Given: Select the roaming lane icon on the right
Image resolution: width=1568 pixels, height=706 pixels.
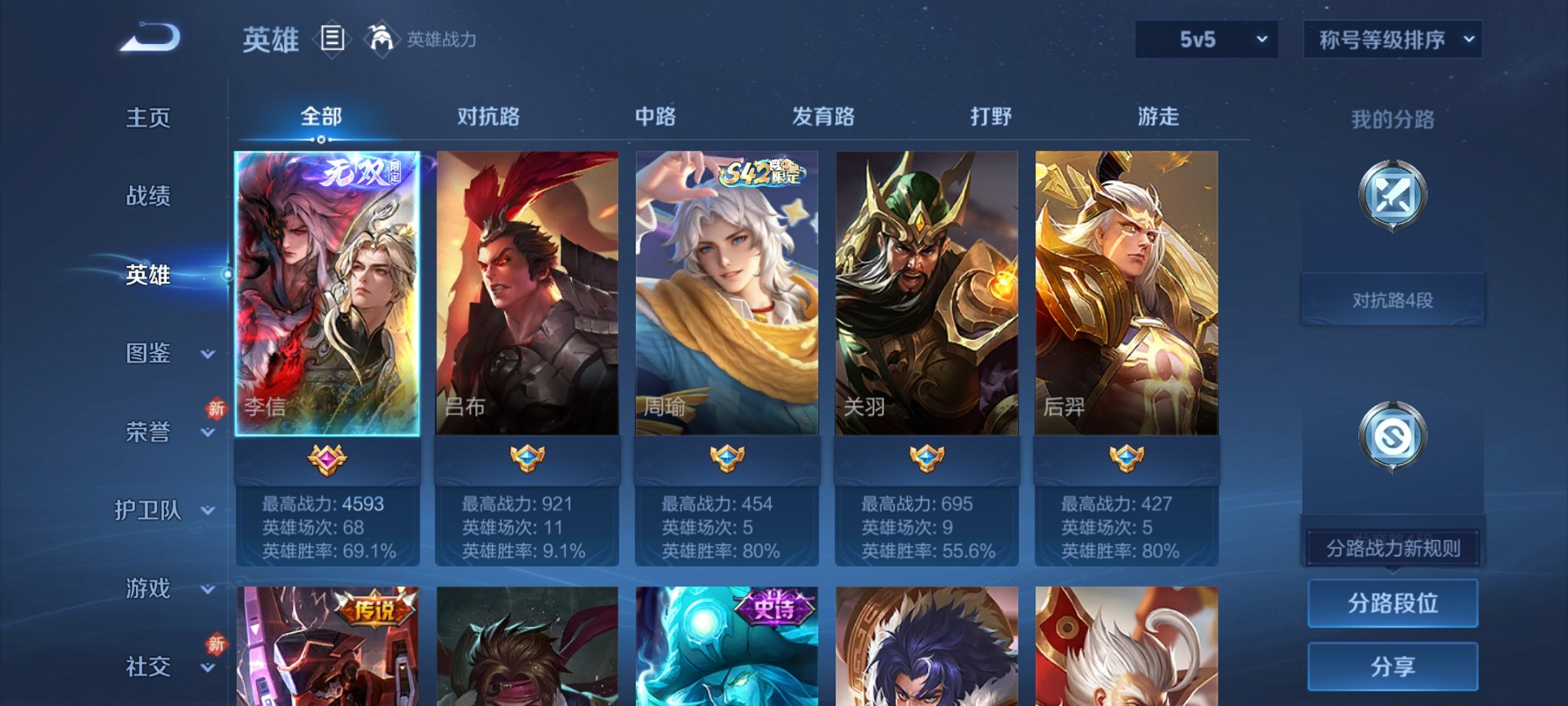Looking at the screenshot, I should point(1393,435).
